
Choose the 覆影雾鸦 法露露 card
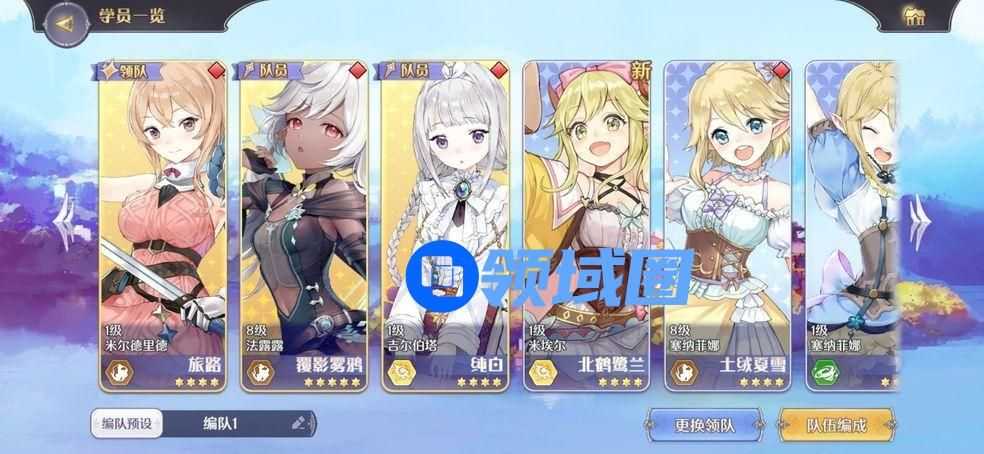click(305, 225)
